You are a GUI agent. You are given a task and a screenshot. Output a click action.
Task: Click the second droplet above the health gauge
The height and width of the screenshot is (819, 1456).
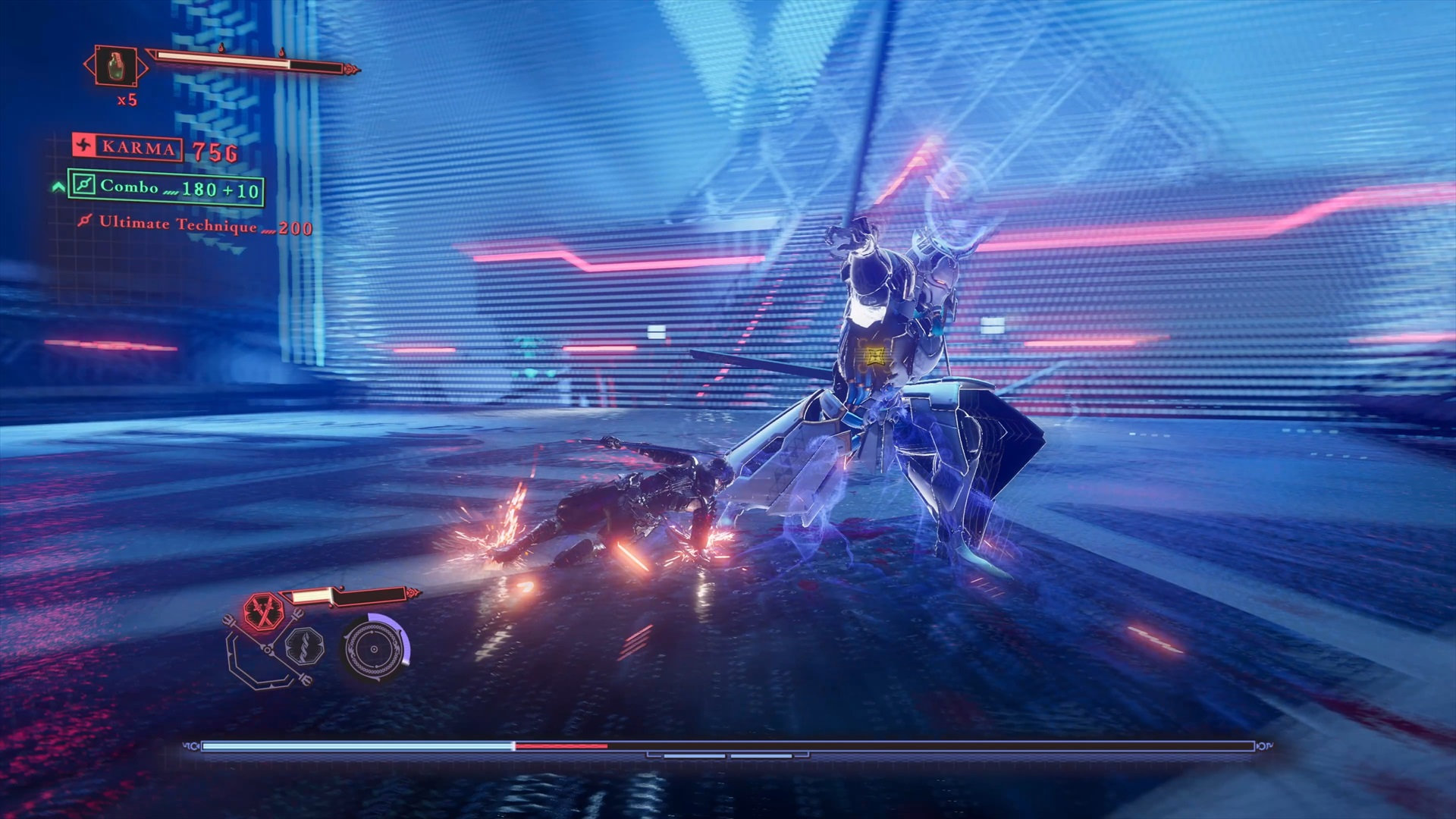(x=282, y=52)
